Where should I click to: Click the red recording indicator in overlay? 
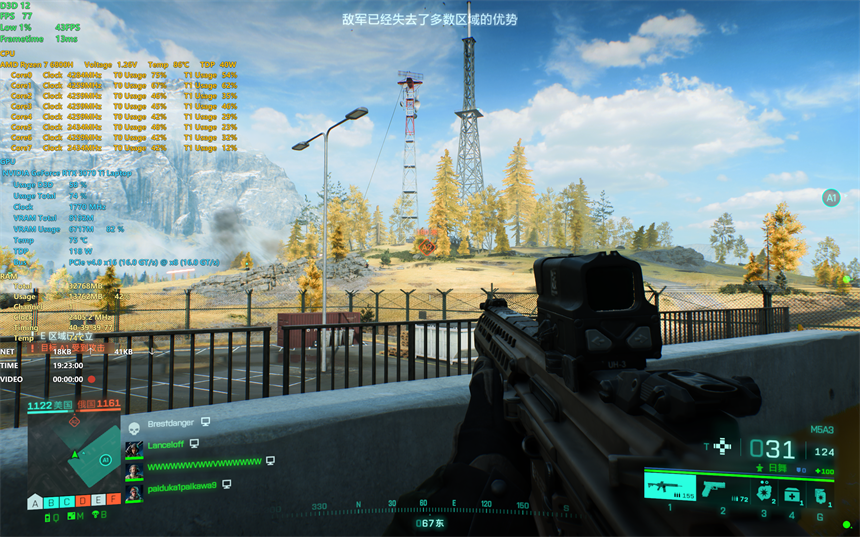(x=92, y=379)
